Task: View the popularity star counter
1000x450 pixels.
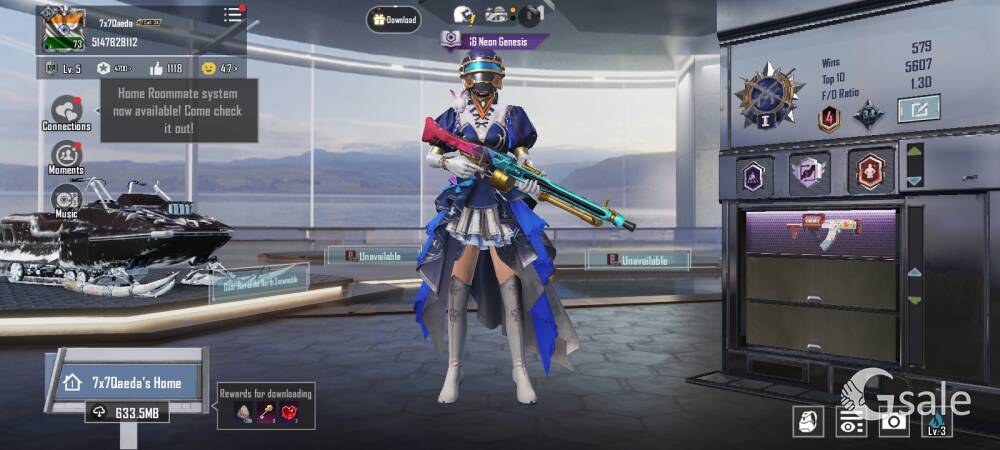Action: coord(112,68)
